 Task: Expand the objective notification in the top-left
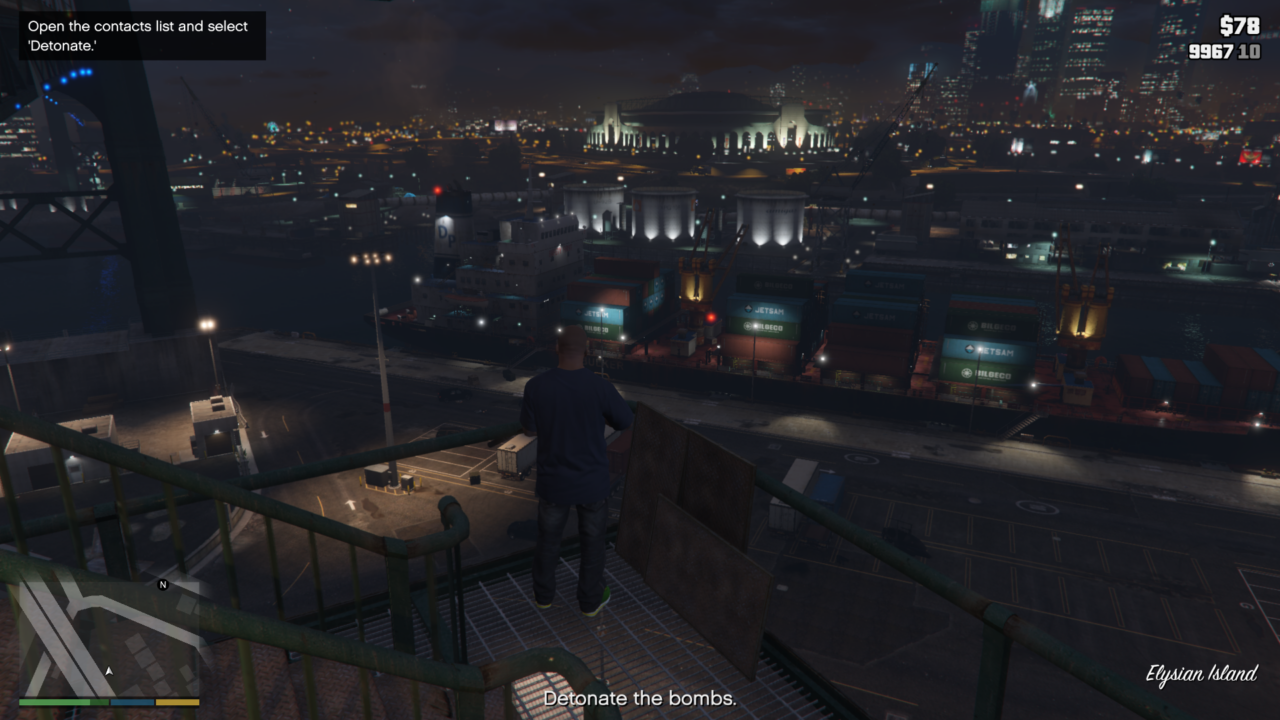tap(140, 35)
